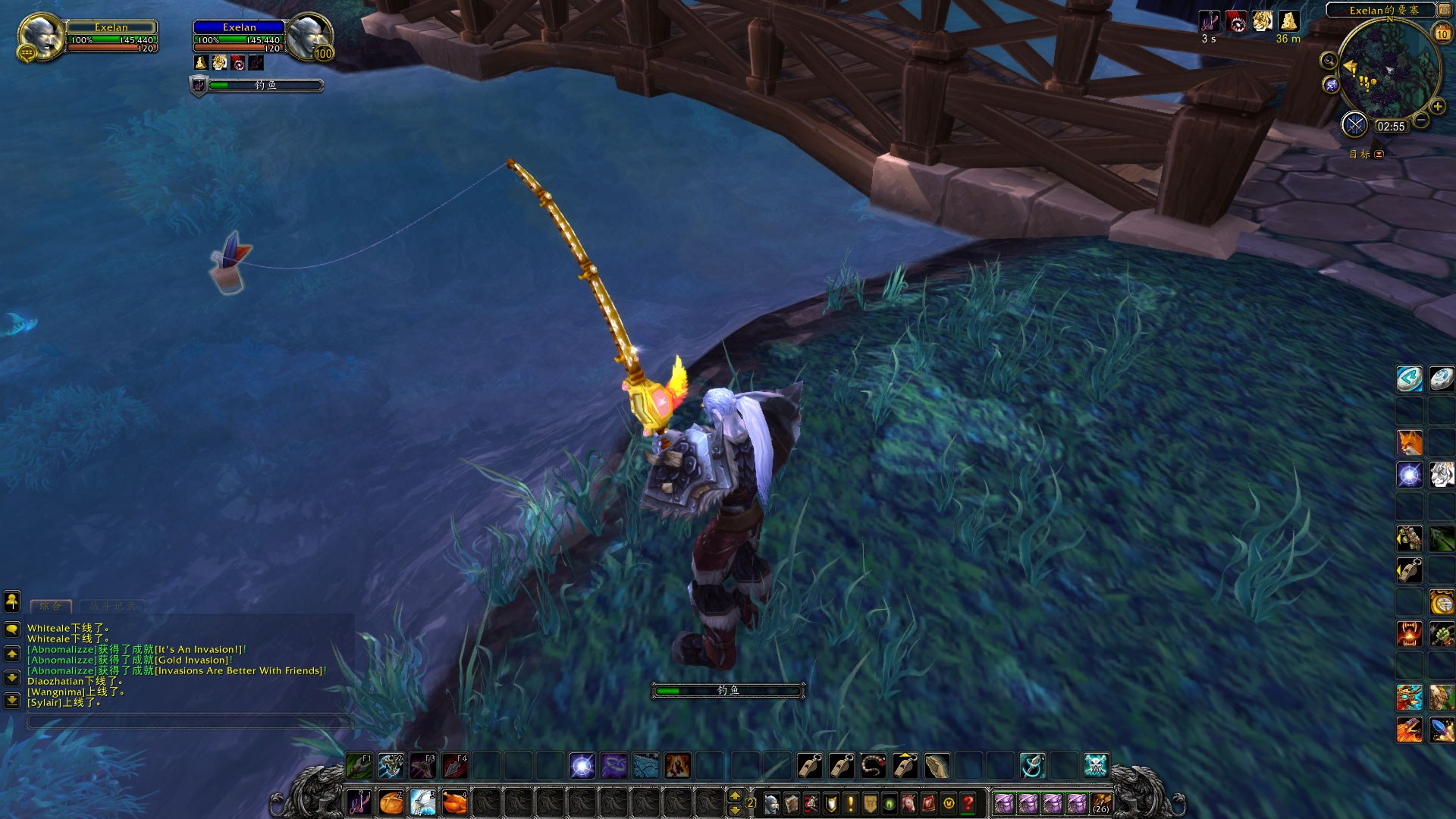
Task: Click the minimap zoom-out minus button
Action: click(1421, 120)
